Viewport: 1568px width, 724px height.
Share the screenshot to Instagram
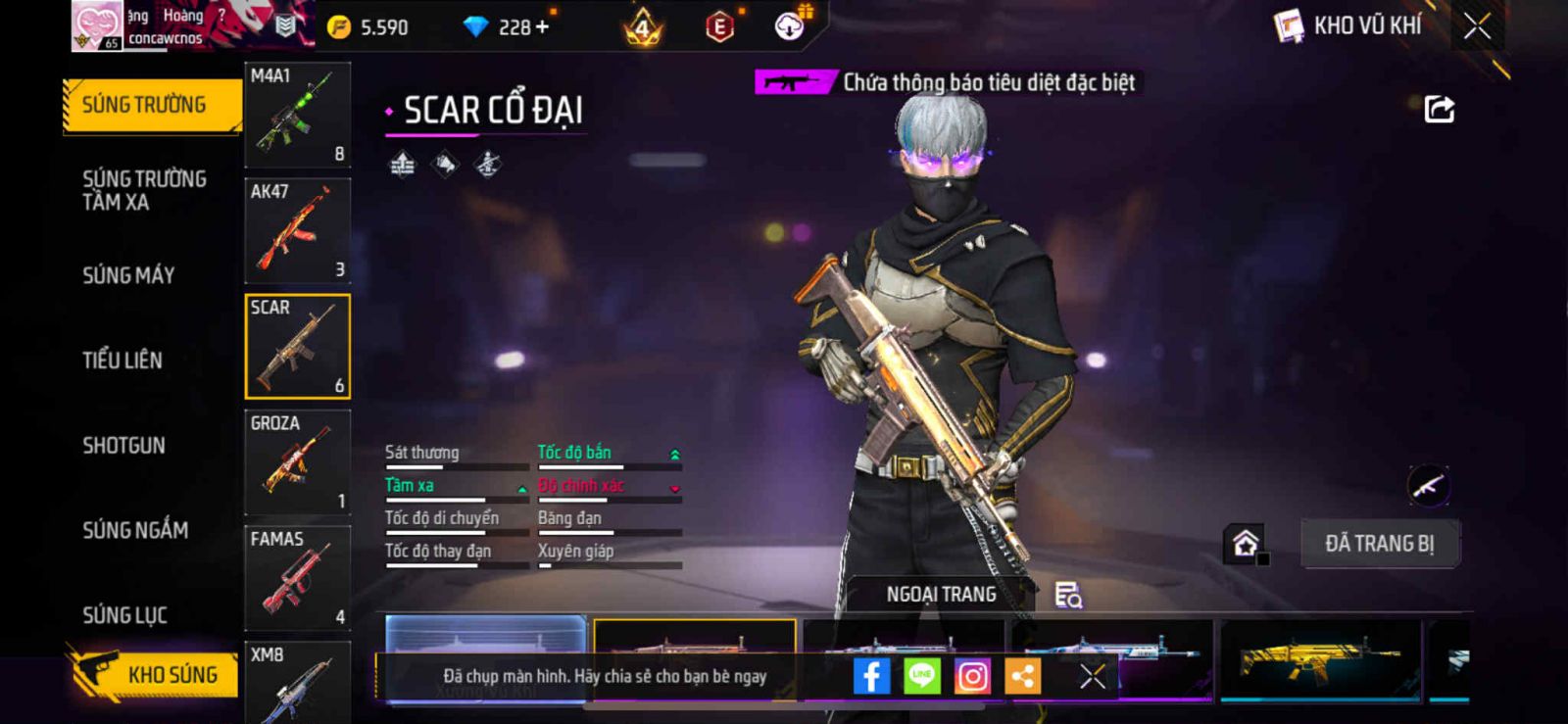972,676
